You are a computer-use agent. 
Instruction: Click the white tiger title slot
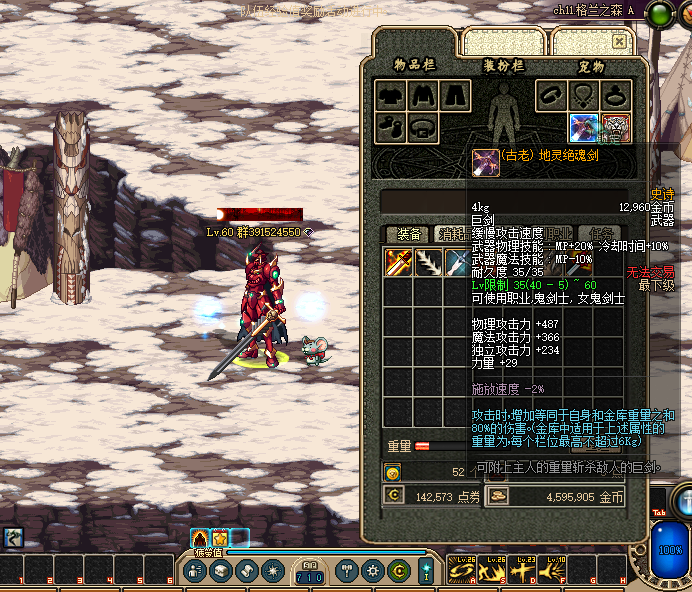(615, 127)
